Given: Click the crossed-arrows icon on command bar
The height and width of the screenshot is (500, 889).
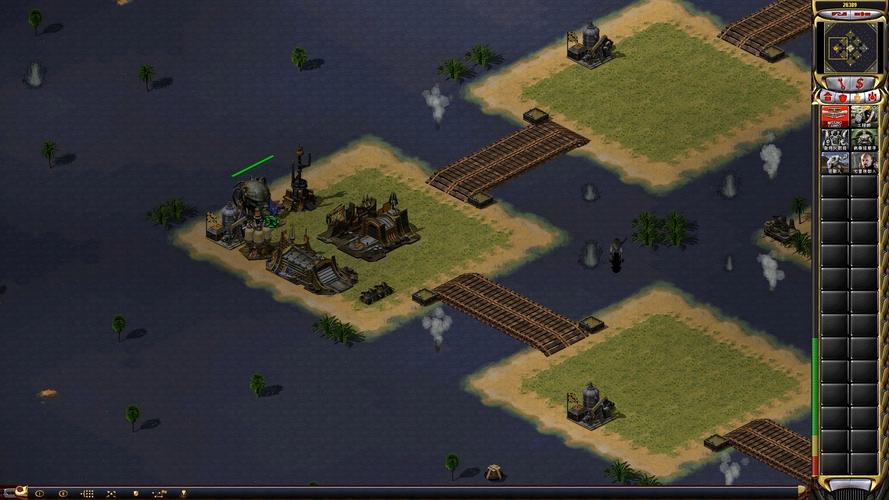Looking at the screenshot, I should 111,493.
